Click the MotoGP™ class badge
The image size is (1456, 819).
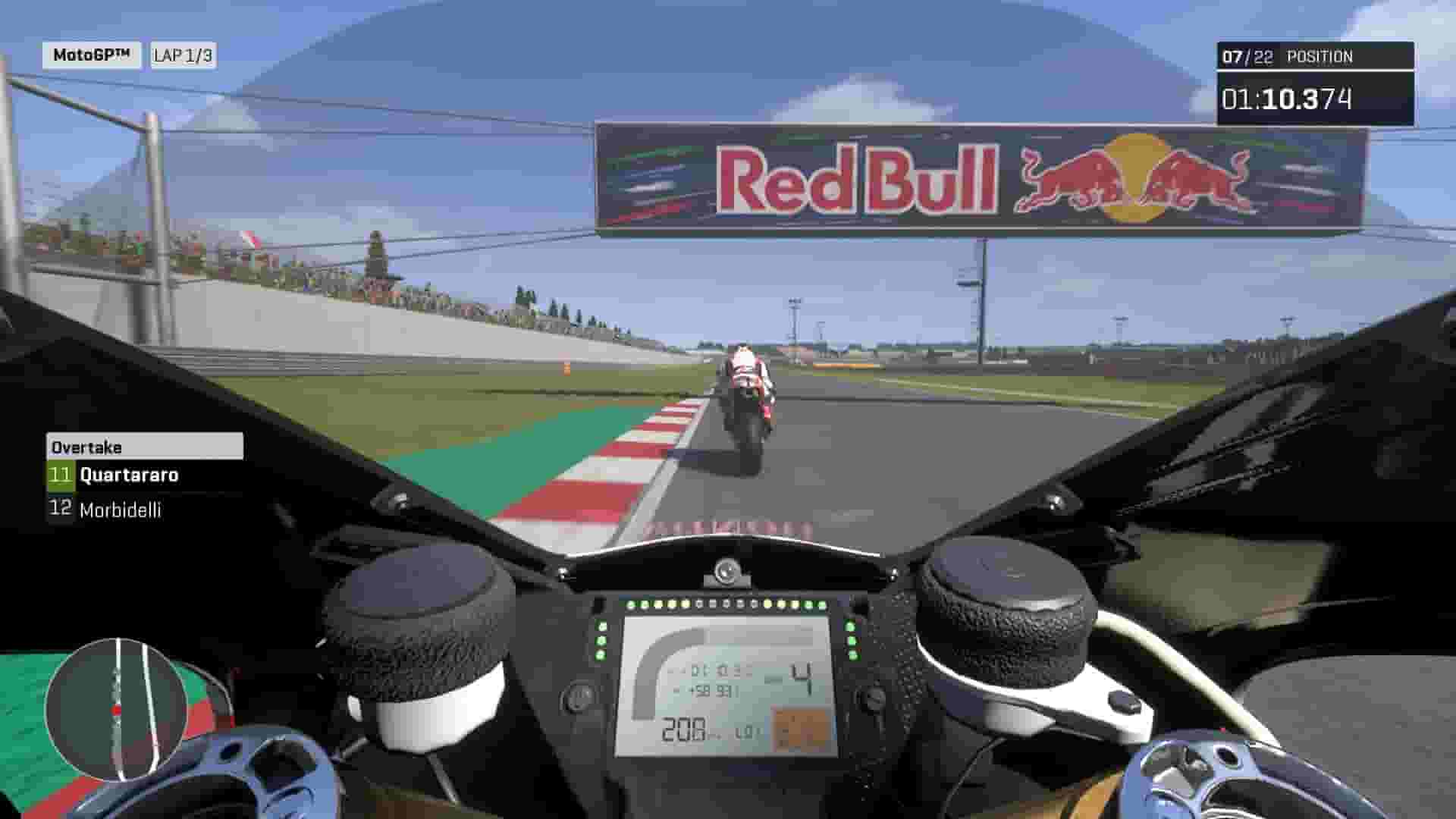pos(91,54)
